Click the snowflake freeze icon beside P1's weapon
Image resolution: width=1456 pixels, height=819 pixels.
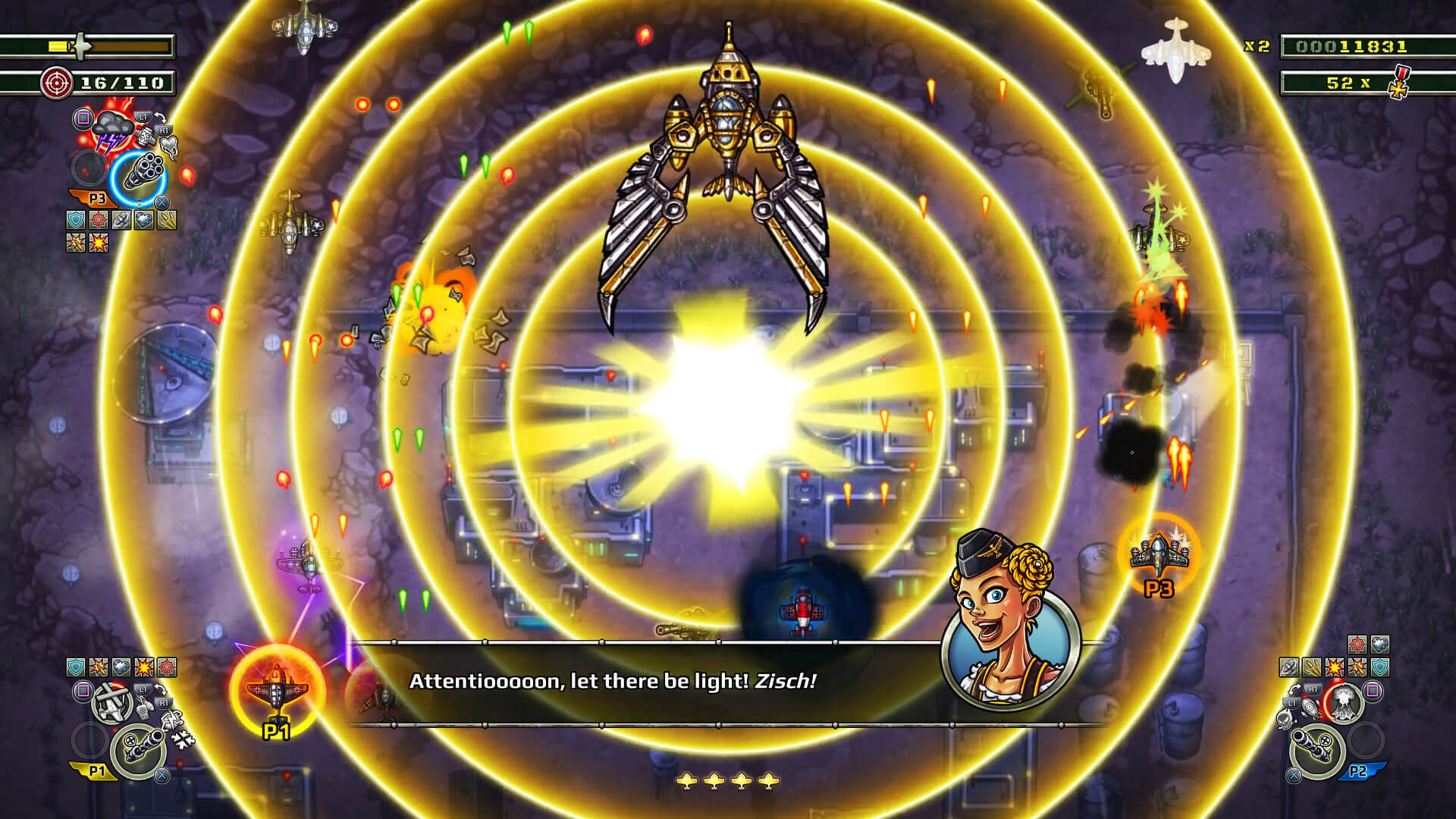tap(183, 740)
